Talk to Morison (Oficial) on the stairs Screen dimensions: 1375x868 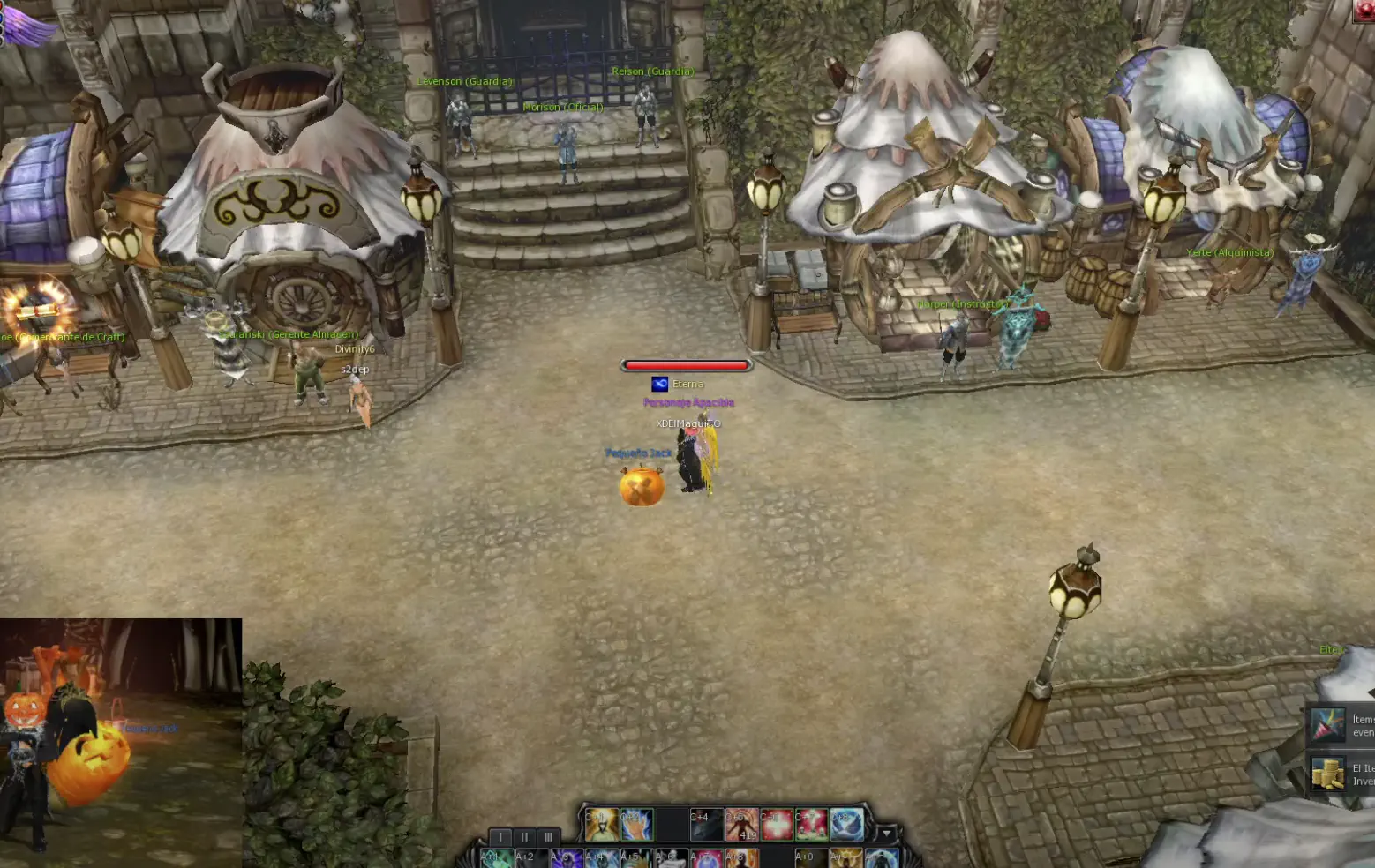tap(564, 107)
